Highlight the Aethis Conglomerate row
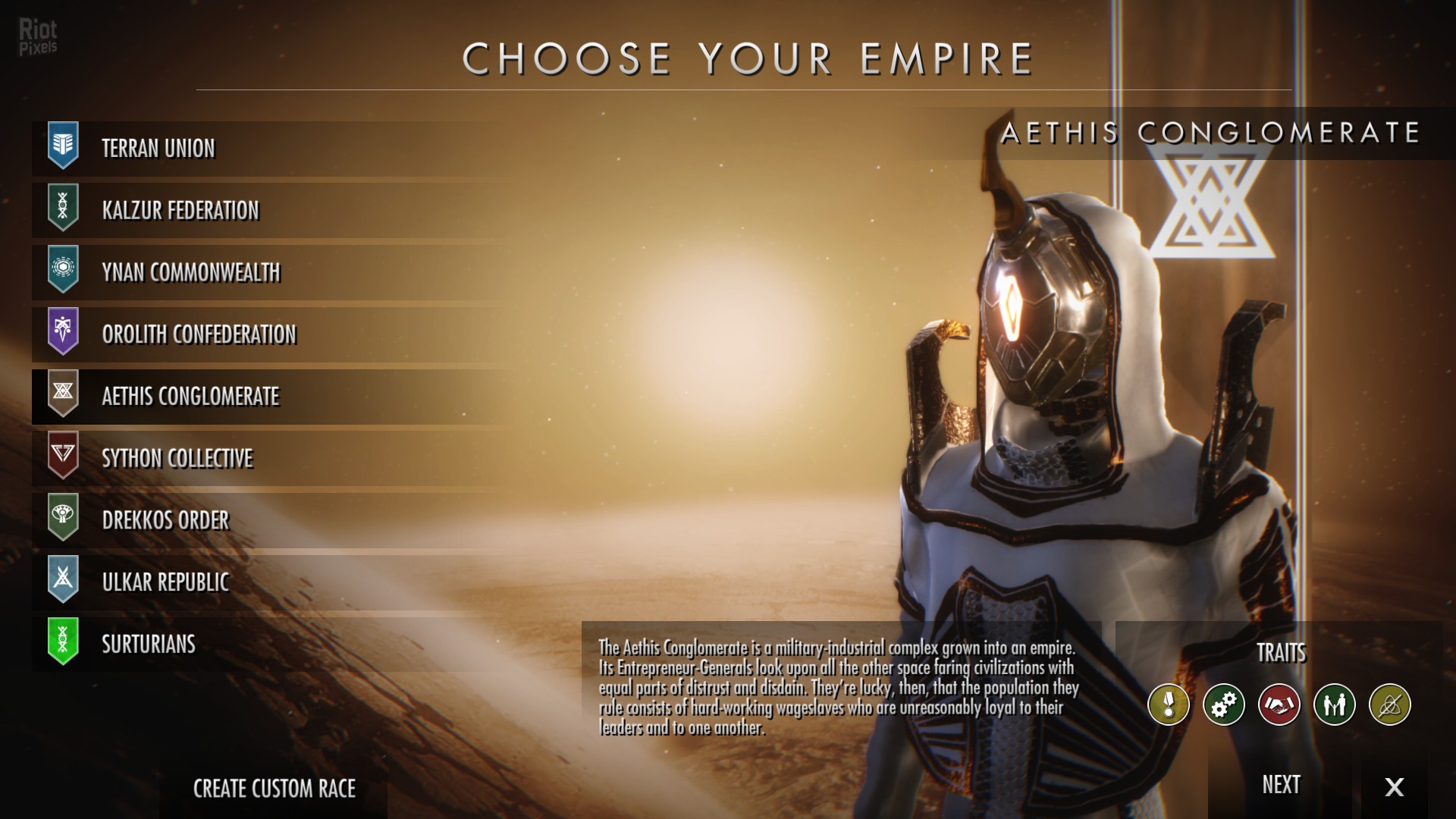This screenshot has height=819, width=1456. [190, 397]
